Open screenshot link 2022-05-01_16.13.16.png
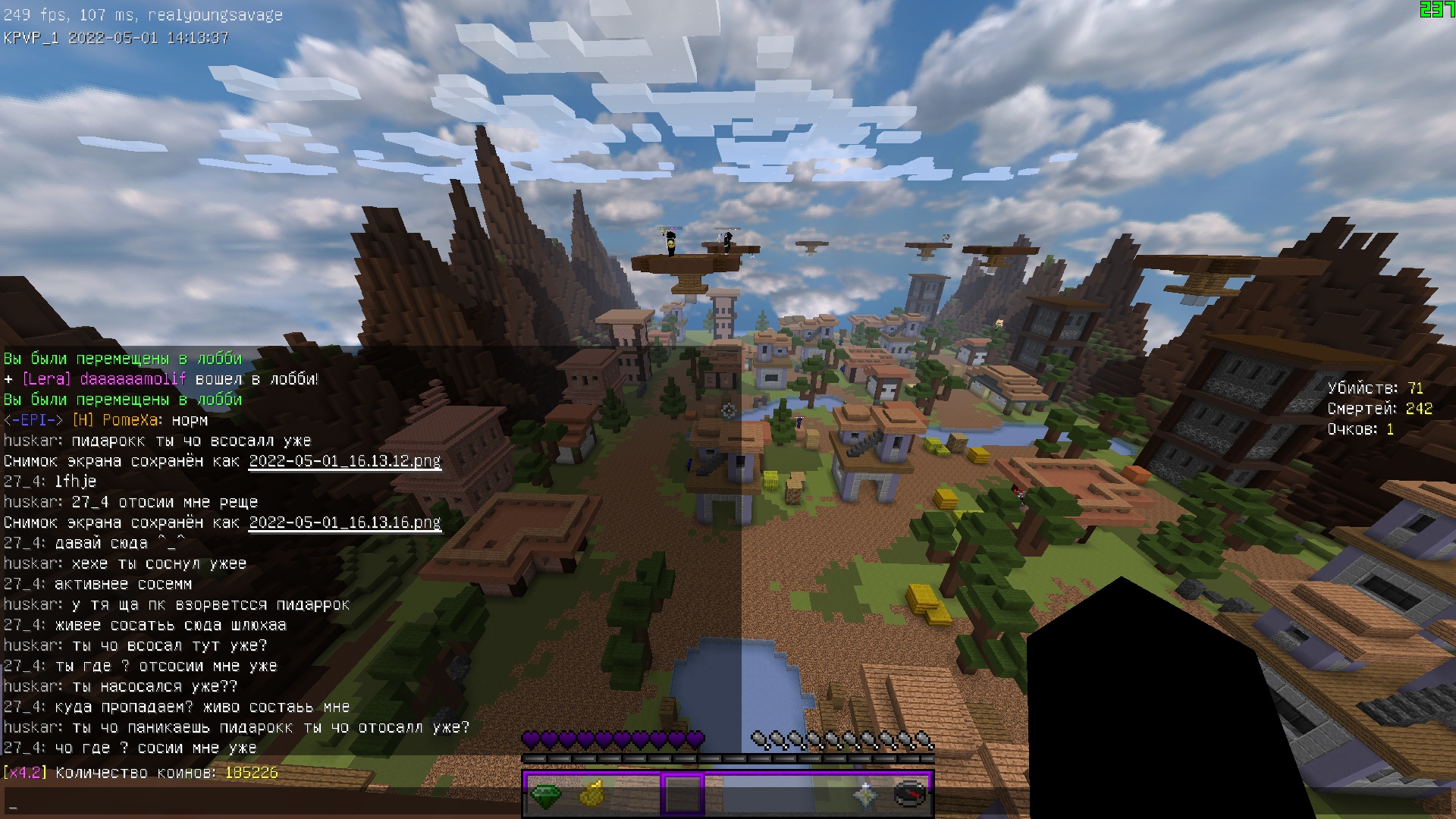 [x=345, y=522]
